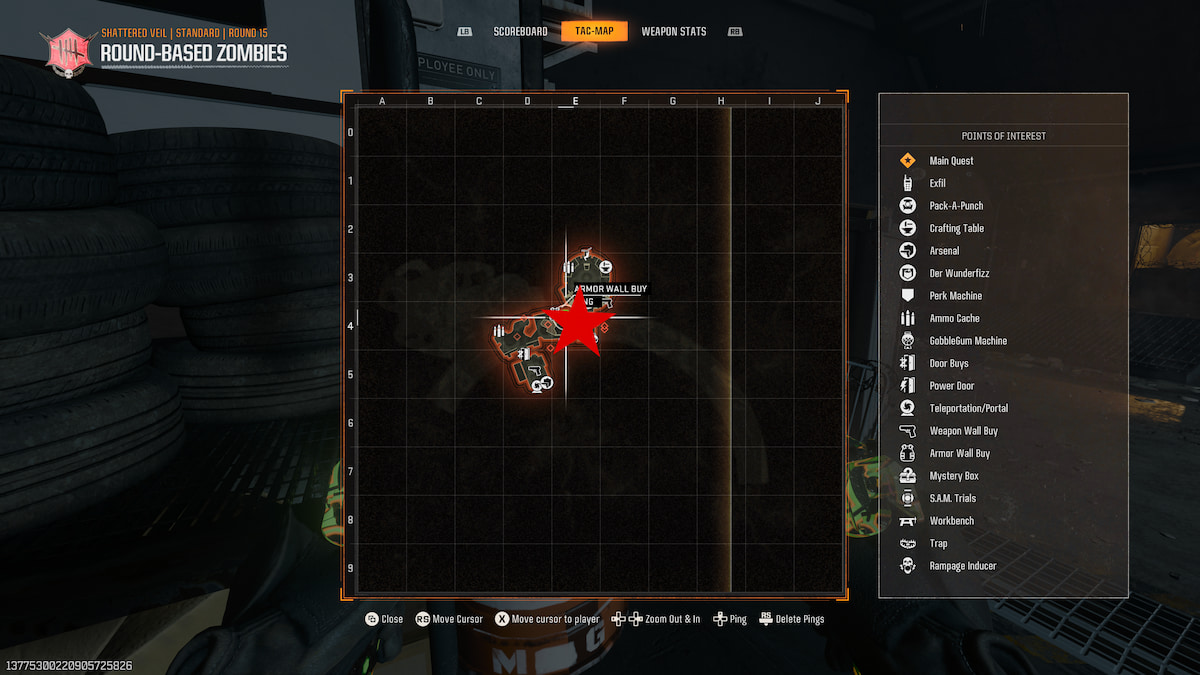This screenshot has height=675, width=1200.
Task: Select the TAC-MAP tab
Action: pos(594,31)
